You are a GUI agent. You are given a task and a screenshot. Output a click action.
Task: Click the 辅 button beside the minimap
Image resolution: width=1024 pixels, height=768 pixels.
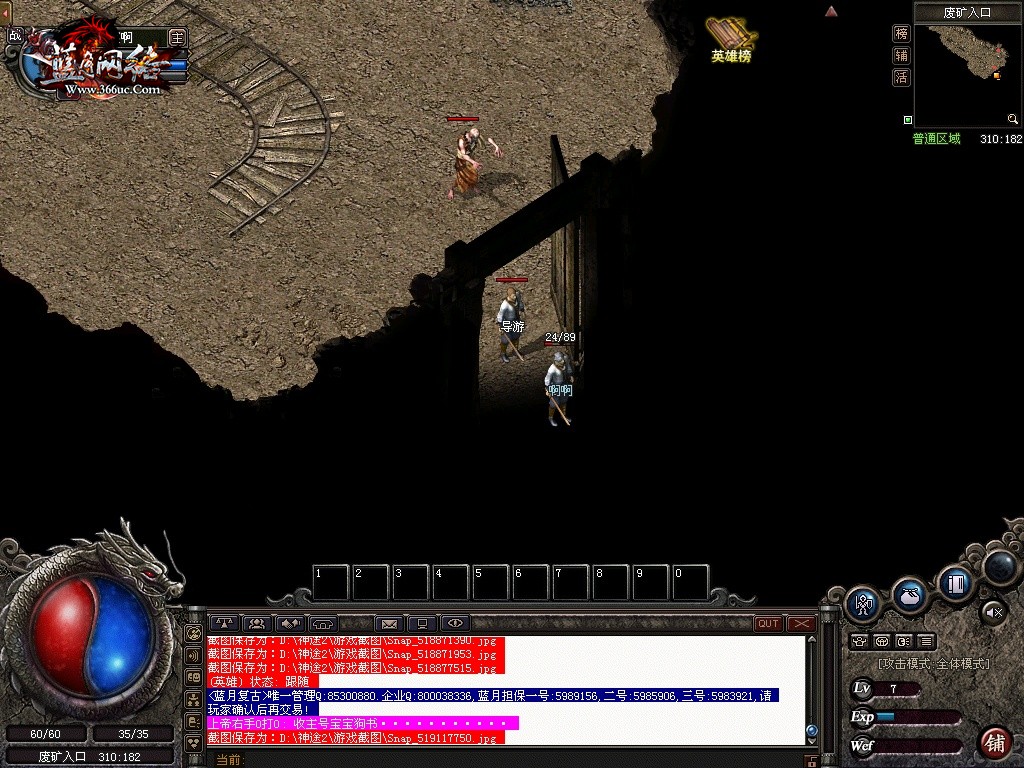[901, 55]
